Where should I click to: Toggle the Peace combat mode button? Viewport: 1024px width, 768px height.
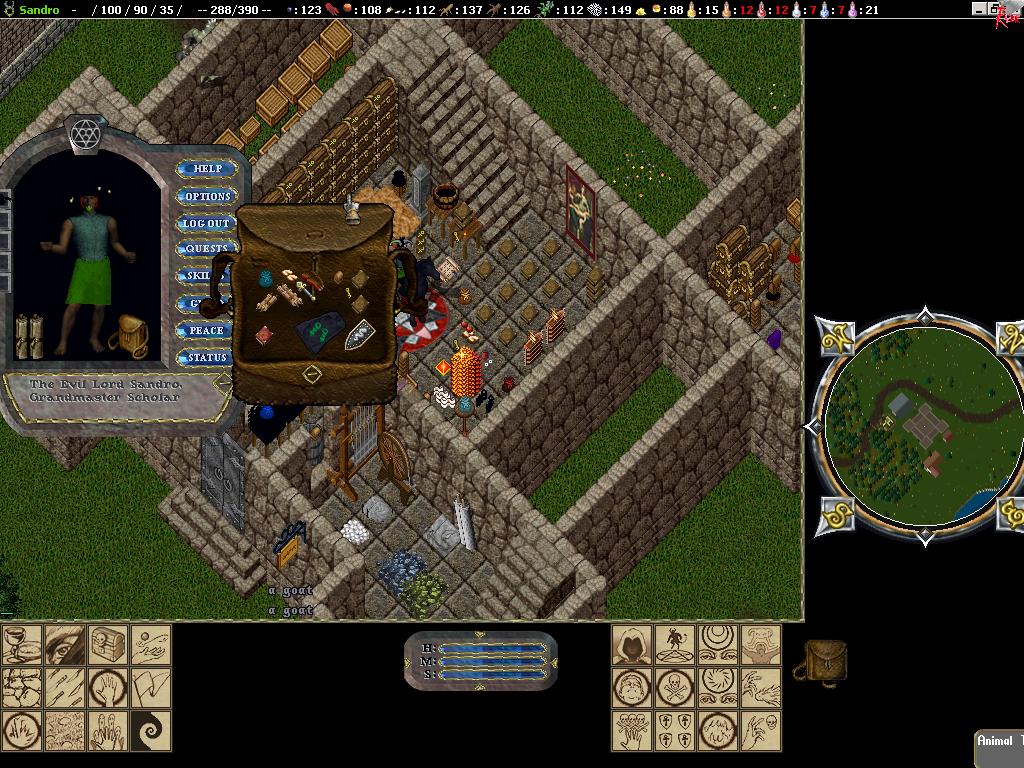coord(206,330)
